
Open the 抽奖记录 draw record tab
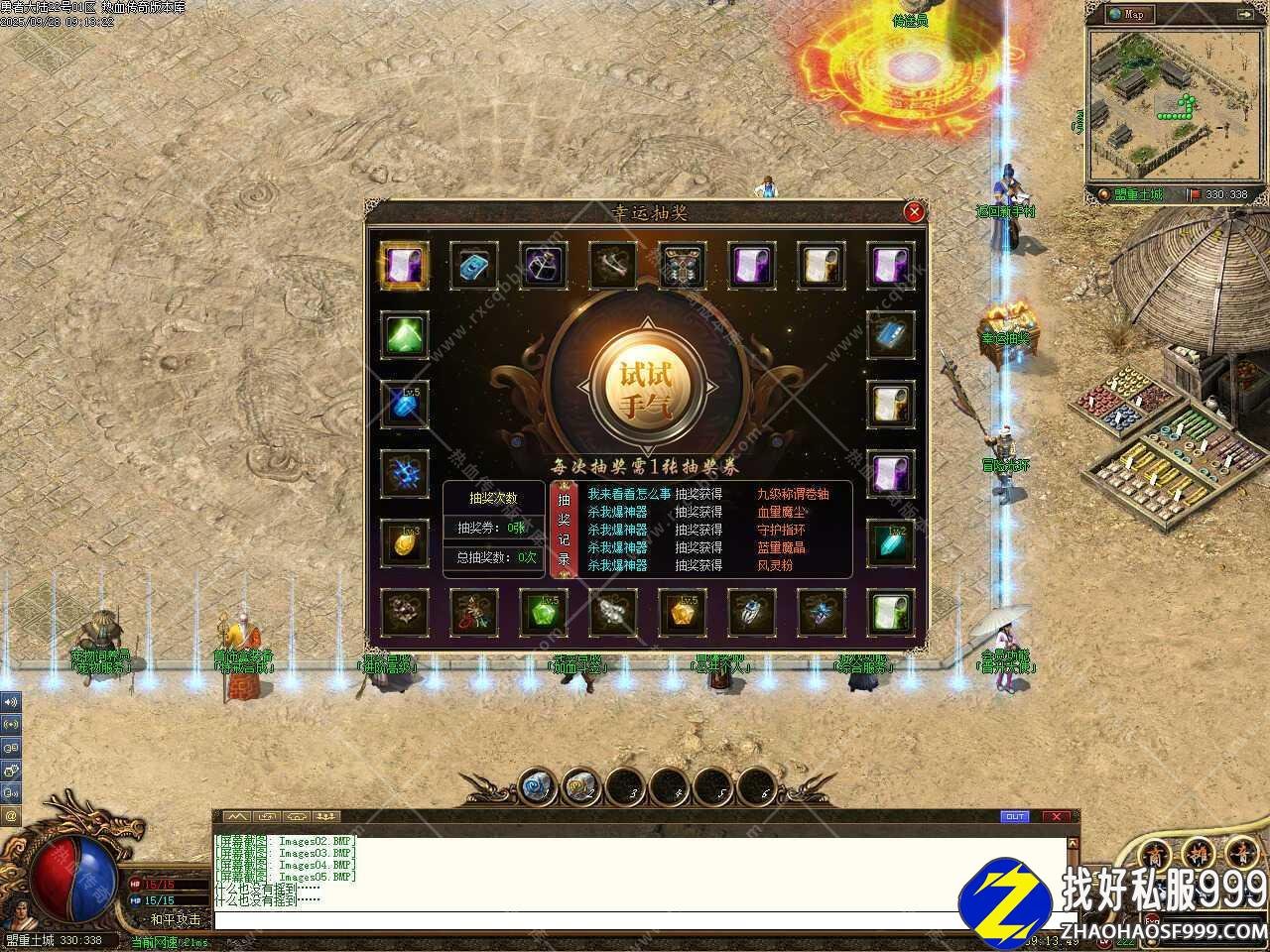565,531
